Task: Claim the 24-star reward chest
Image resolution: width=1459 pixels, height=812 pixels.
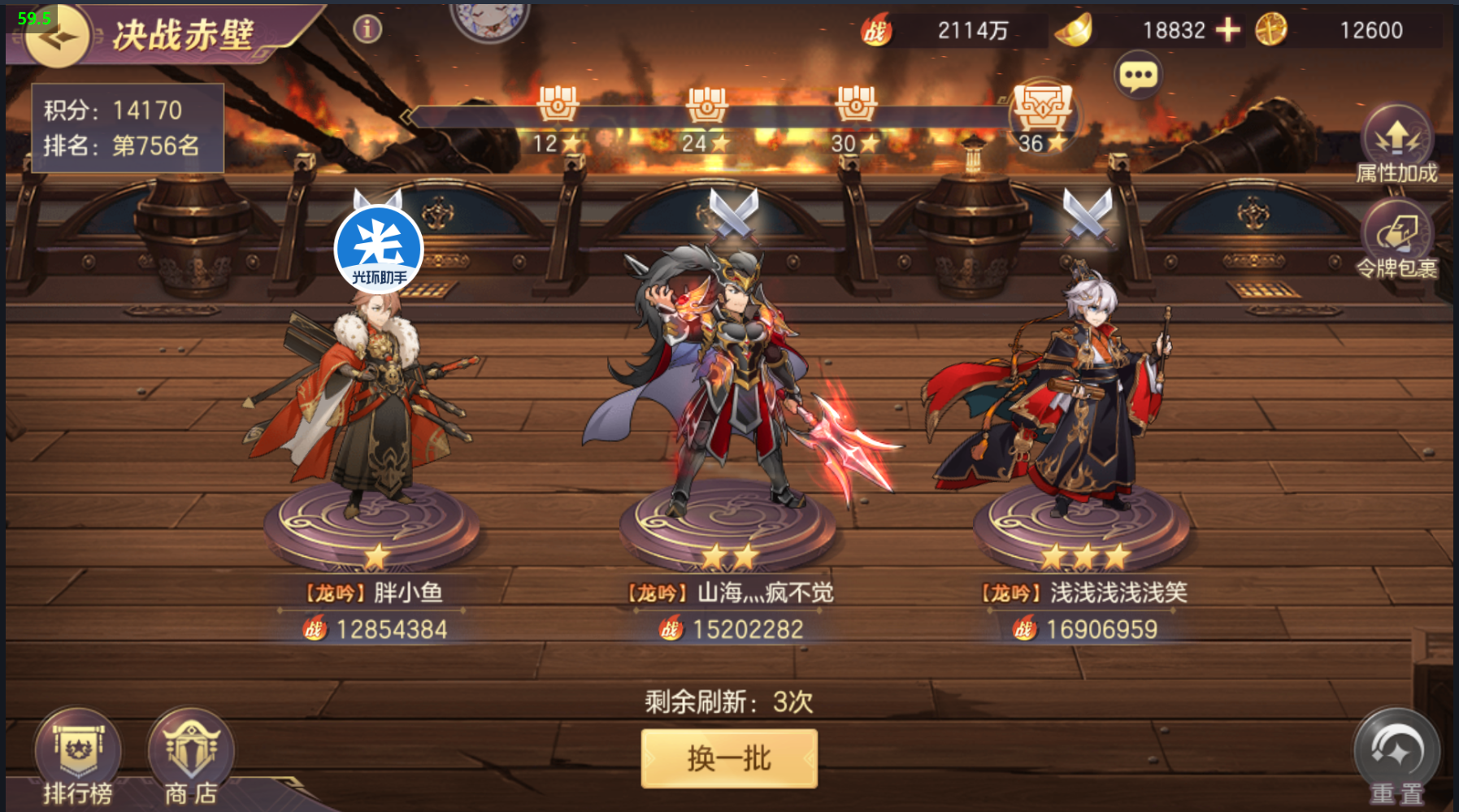Action: pyautogui.click(x=706, y=106)
